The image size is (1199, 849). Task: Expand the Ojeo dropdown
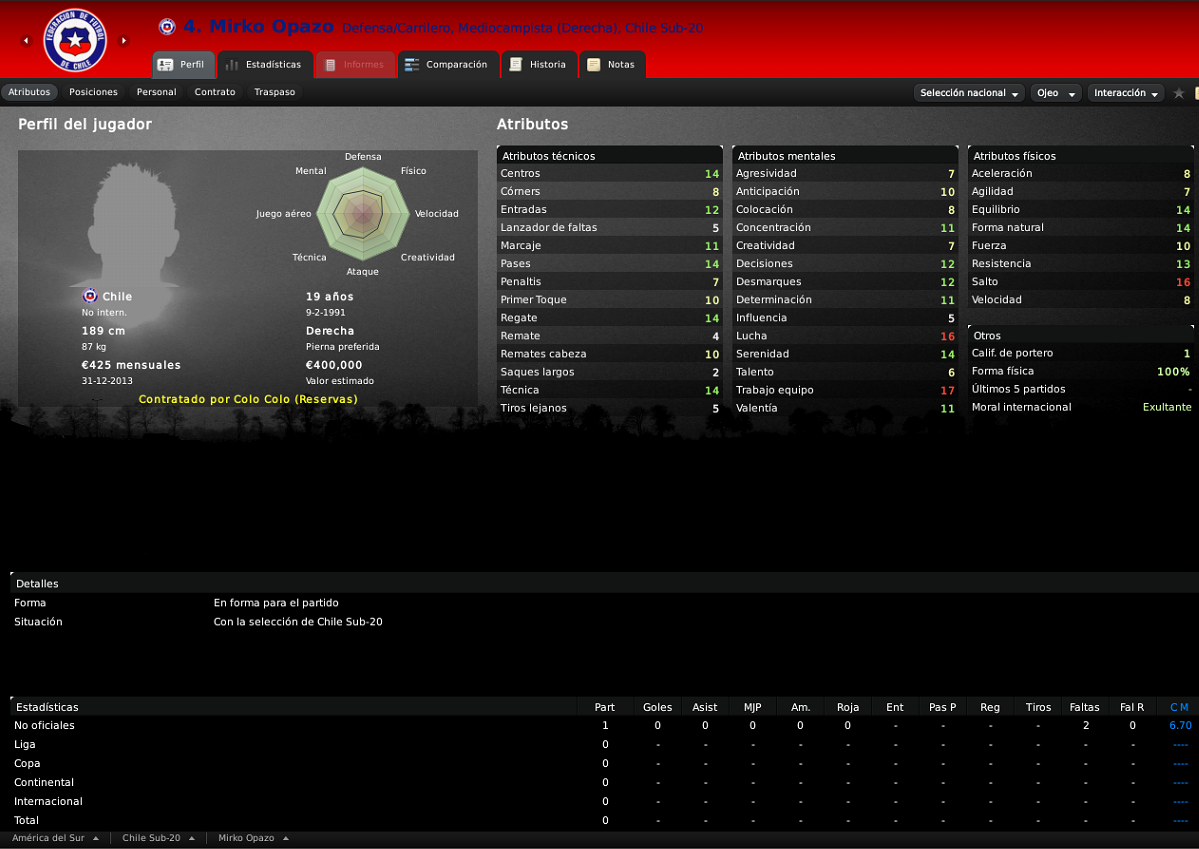(x=1056, y=93)
